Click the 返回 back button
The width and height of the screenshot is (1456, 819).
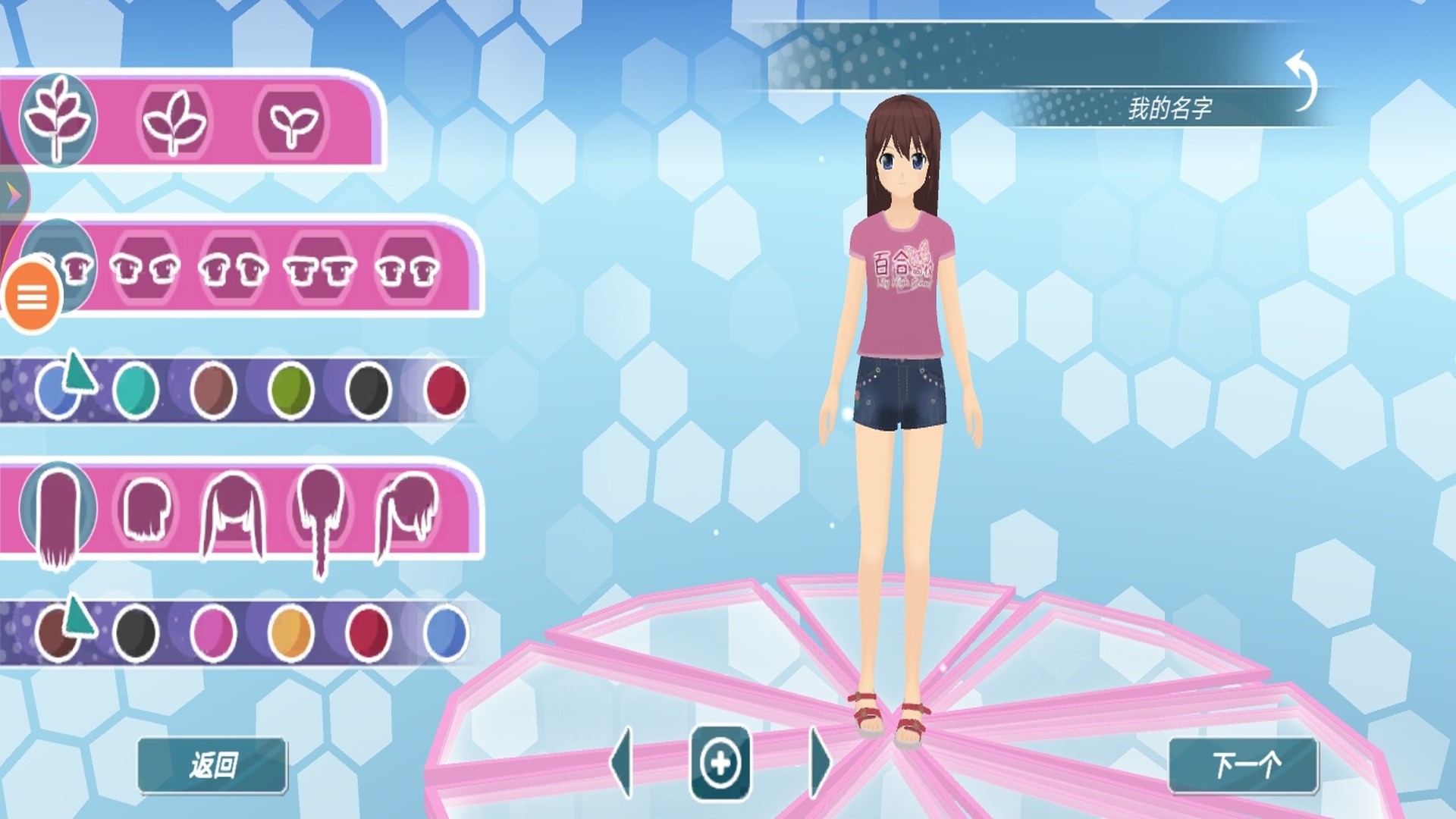(212, 765)
